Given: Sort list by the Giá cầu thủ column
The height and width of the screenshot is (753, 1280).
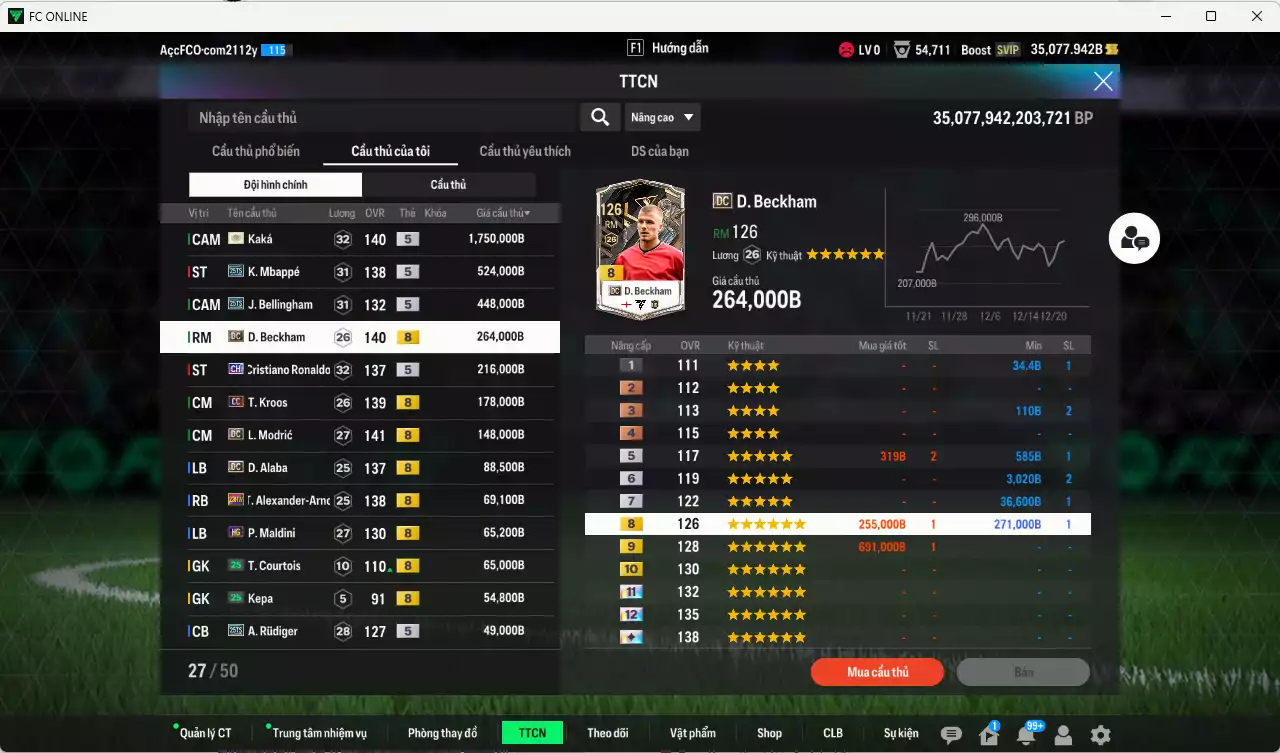Looking at the screenshot, I should click(x=501, y=212).
